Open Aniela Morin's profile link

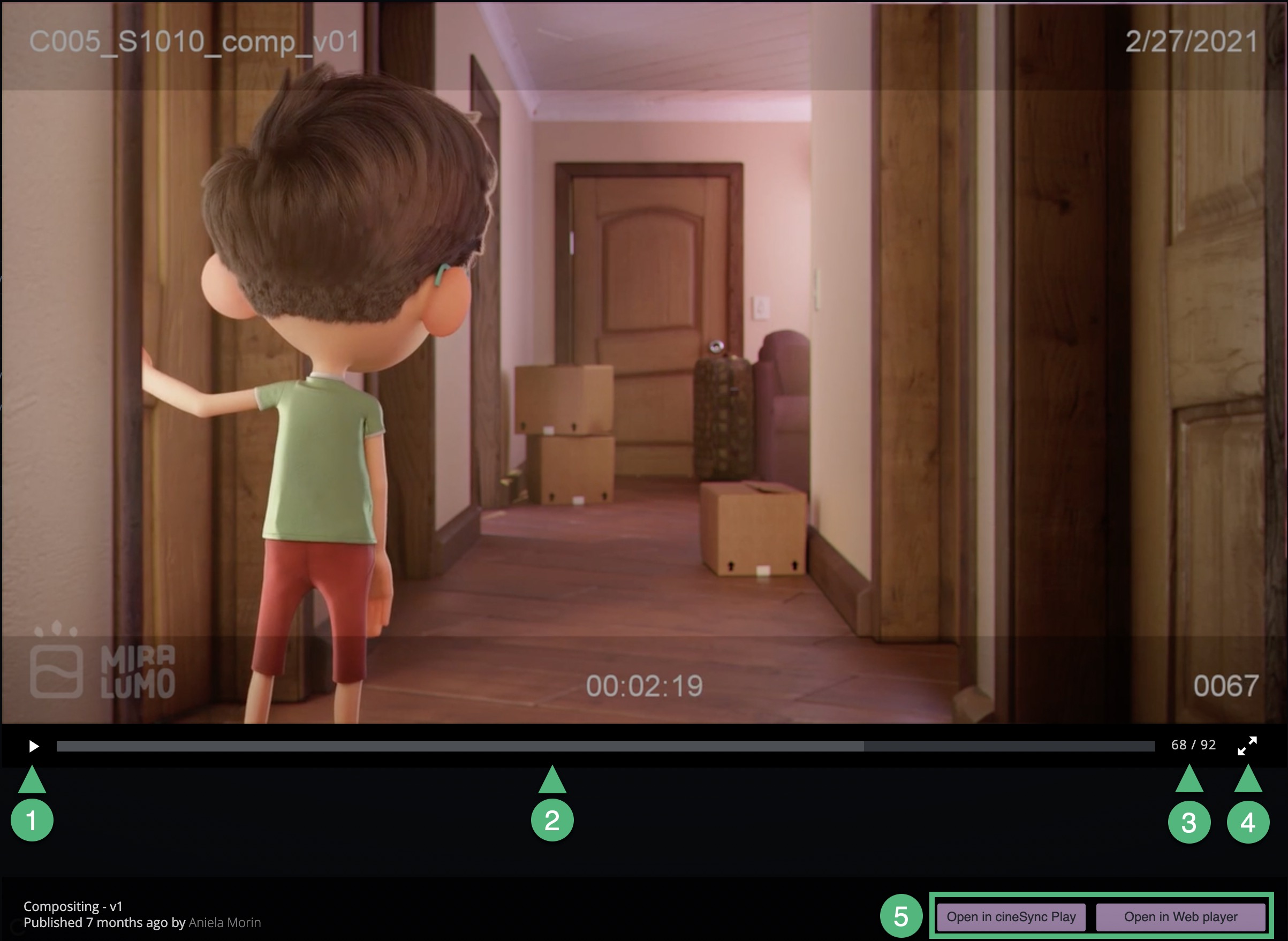click(x=224, y=923)
